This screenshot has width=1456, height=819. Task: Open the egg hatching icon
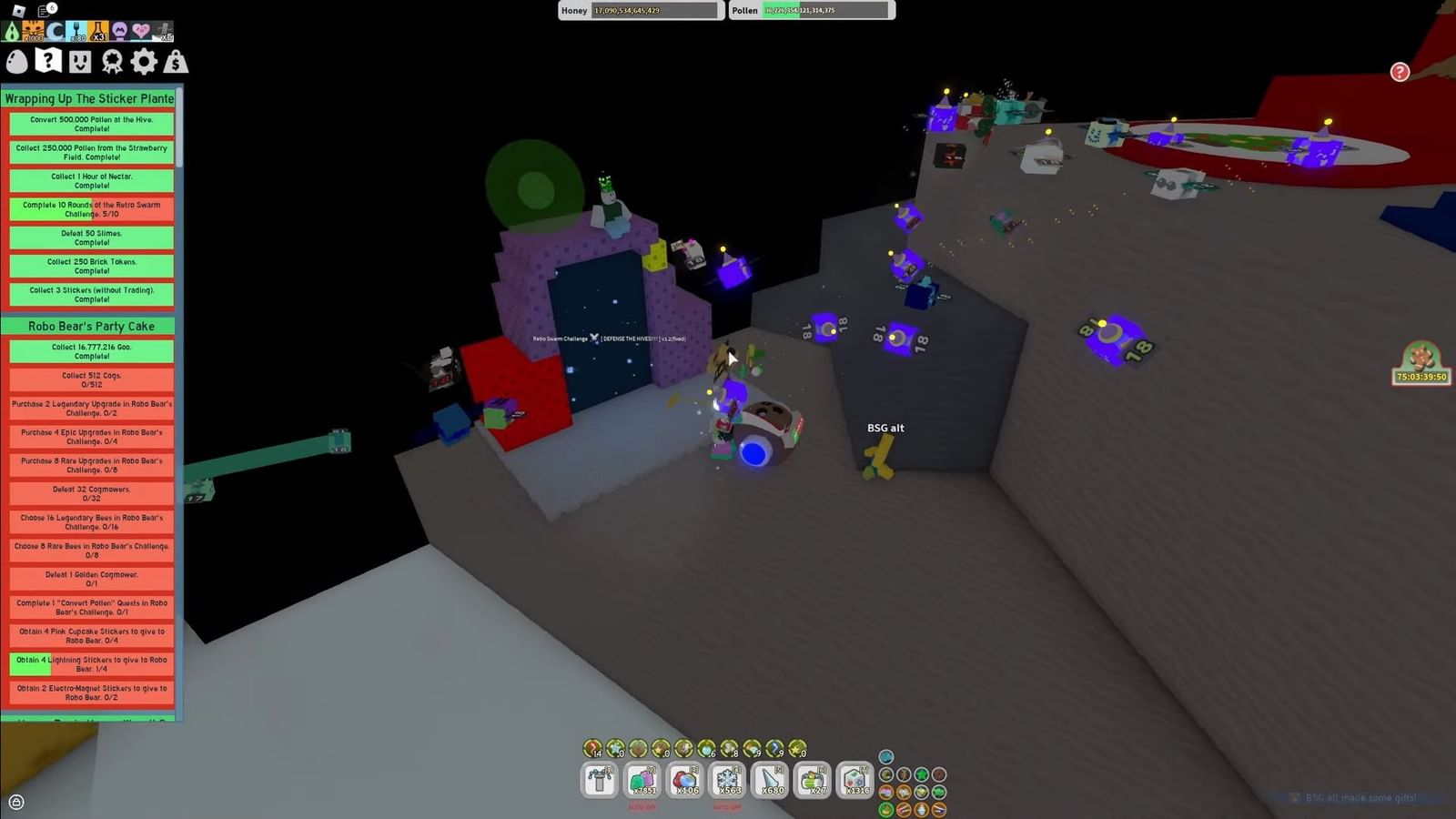(x=17, y=60)
